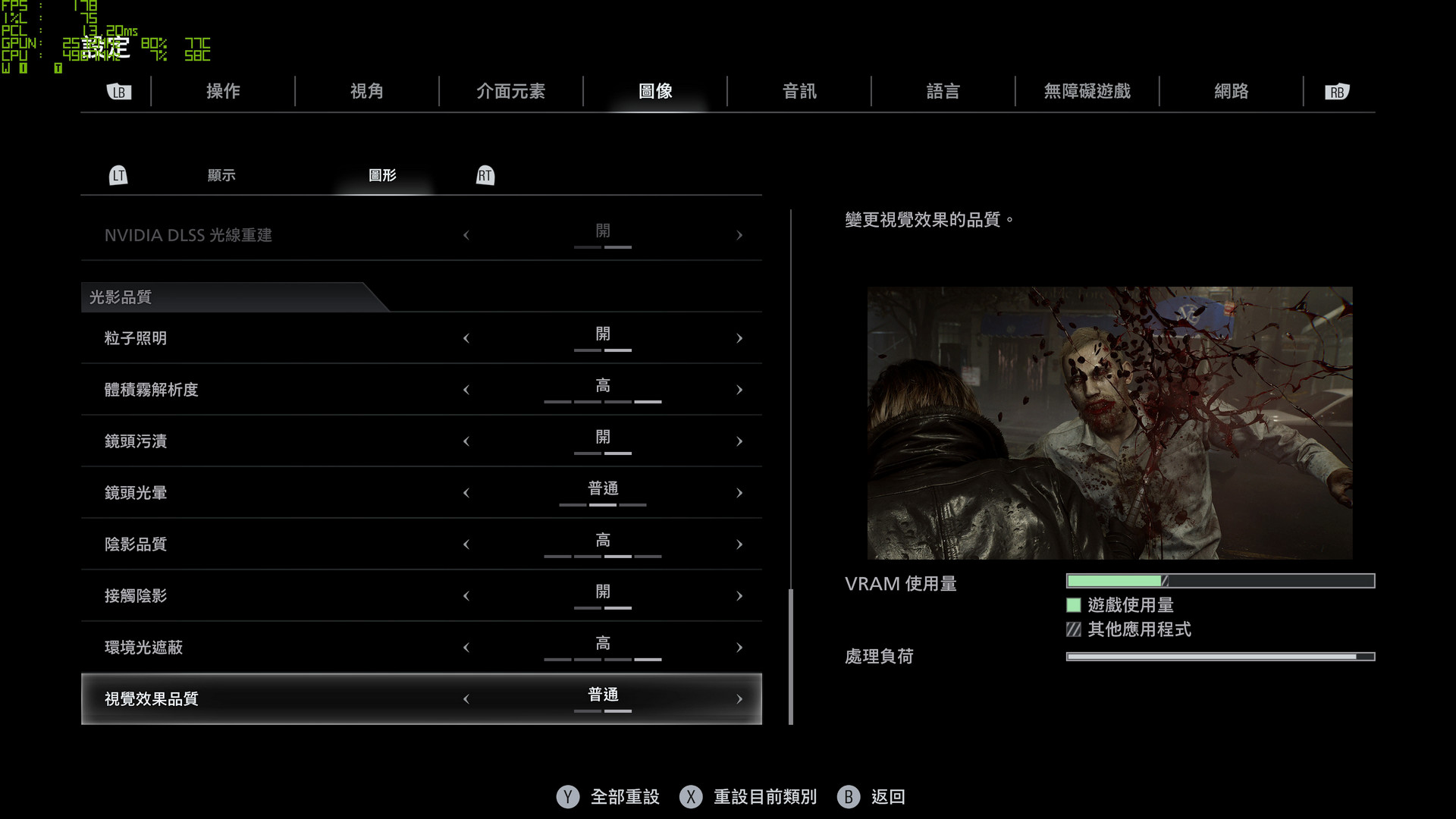1456x819 pixels.
Task: Go to the 音訊 settings tab
Action: [799, 92]
